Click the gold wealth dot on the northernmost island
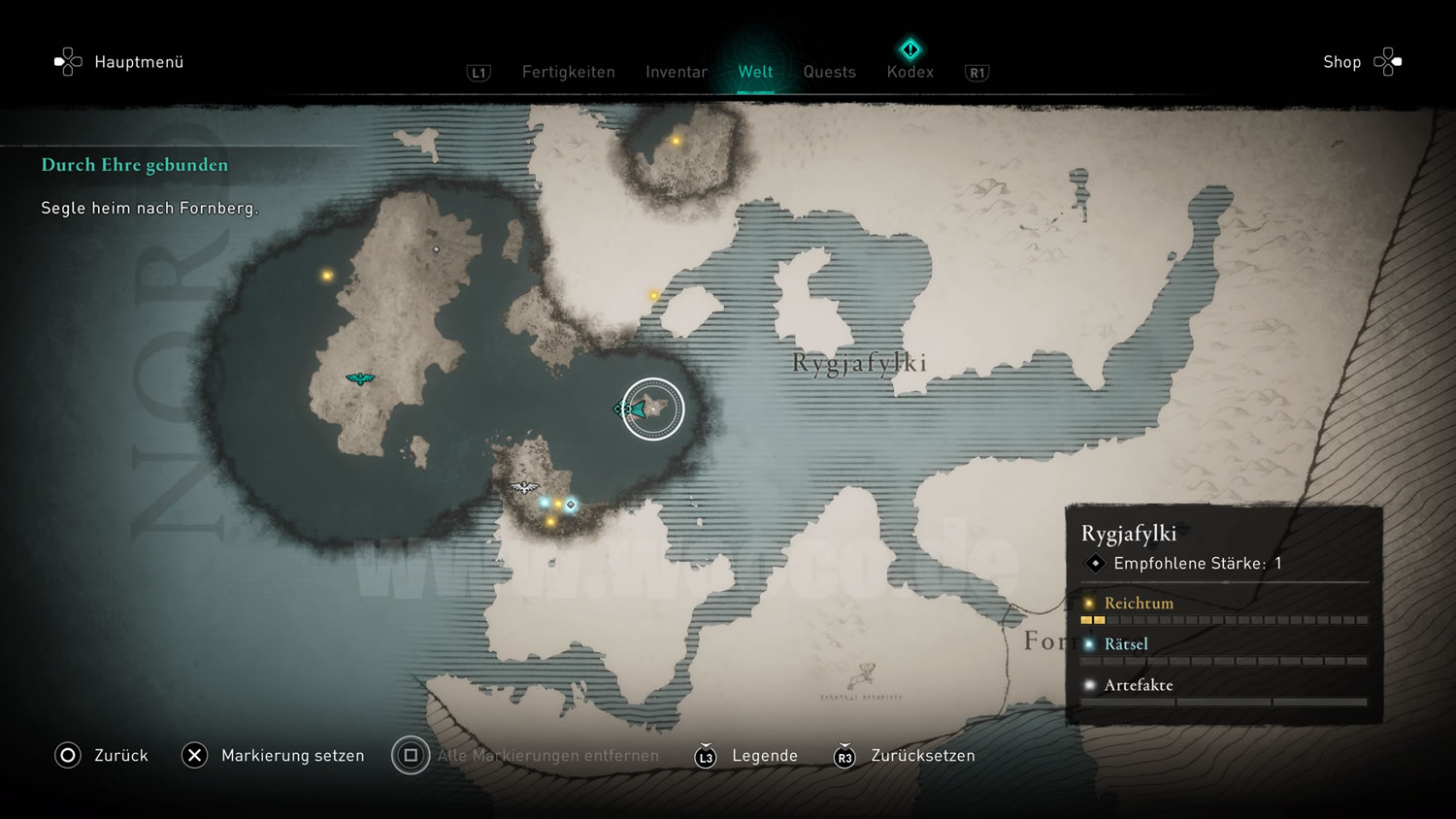This screenshot has height=819, width=1456. tap(677, 141)
